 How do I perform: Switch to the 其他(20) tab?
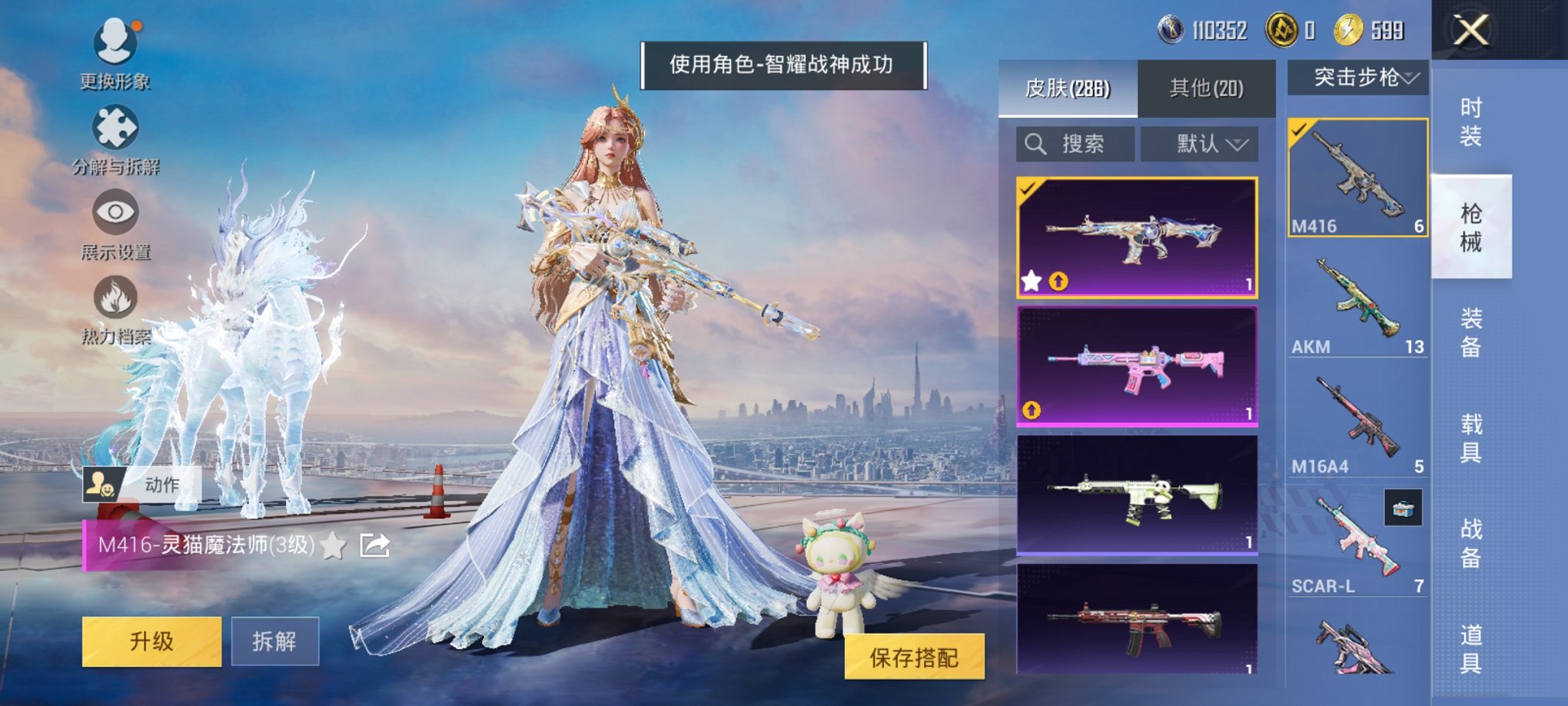click(x=1208, y=87)
